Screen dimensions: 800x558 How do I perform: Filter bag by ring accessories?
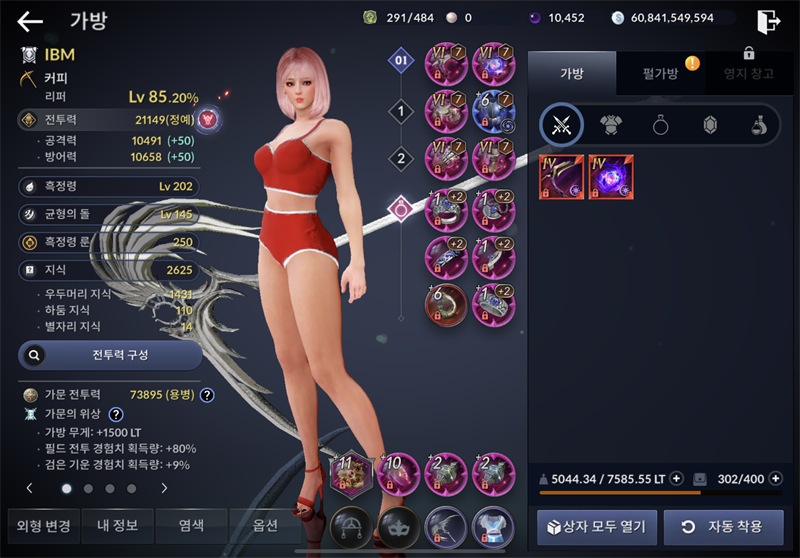(x=661, y=125)
